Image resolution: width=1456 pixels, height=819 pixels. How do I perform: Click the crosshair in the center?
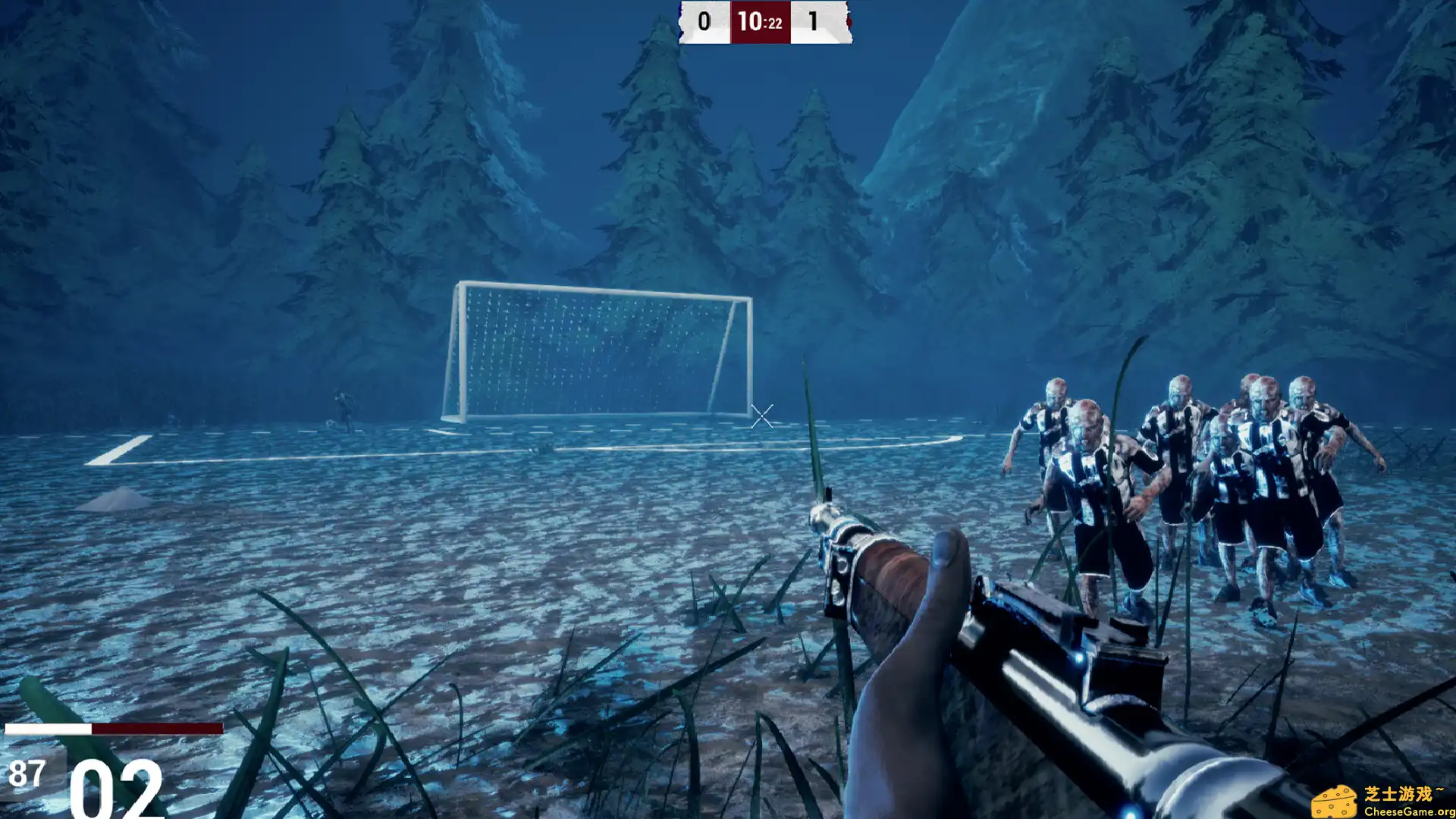pos(761,416)
